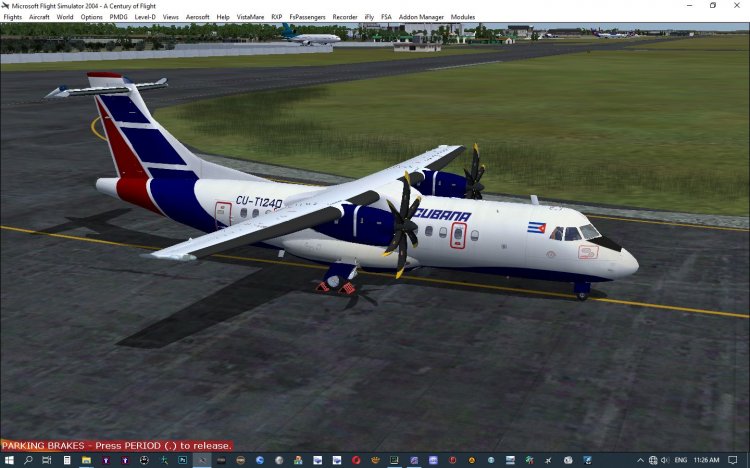Open the iFly menu
This screenshot has width=750, height=468.
pos(370,17)
